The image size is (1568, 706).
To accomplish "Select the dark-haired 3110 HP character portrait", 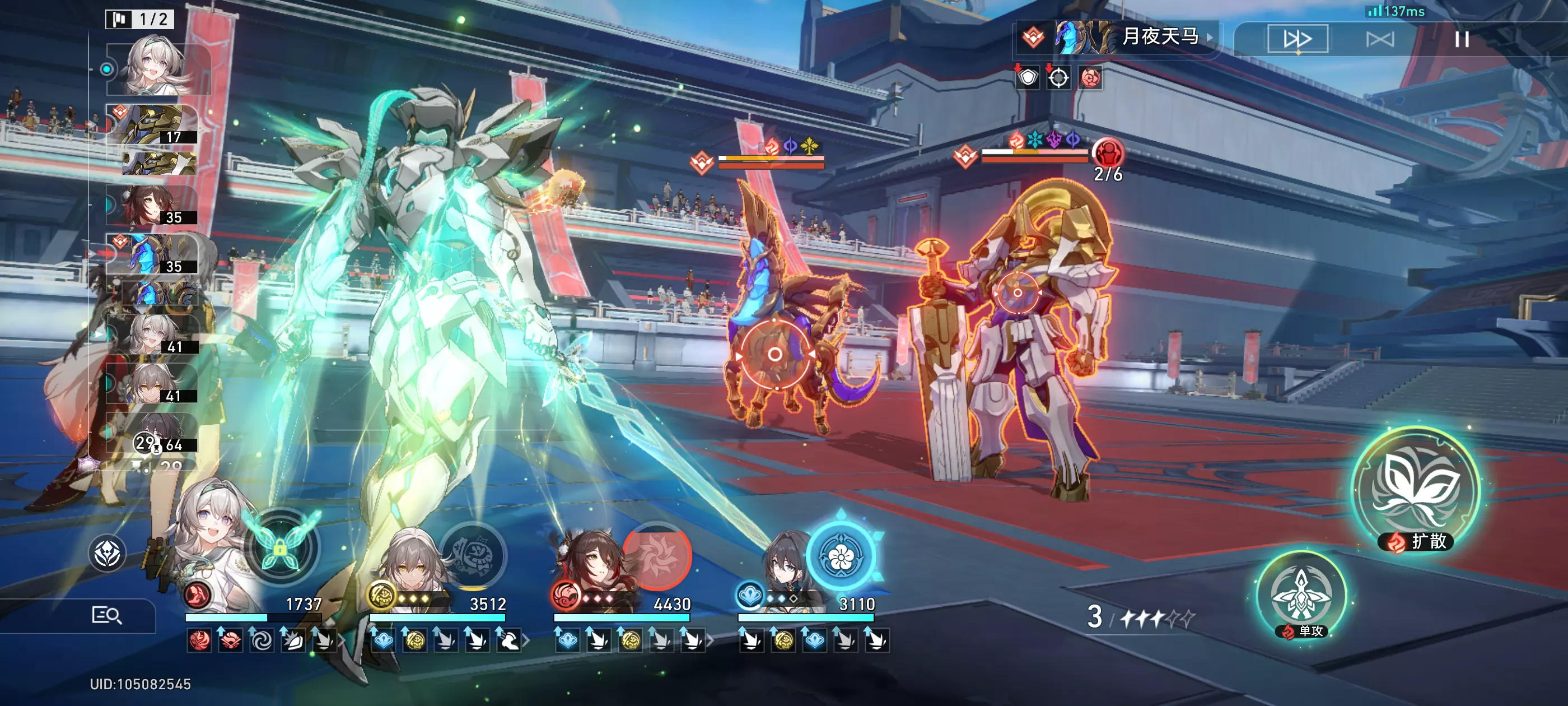I will pos(785,566).
